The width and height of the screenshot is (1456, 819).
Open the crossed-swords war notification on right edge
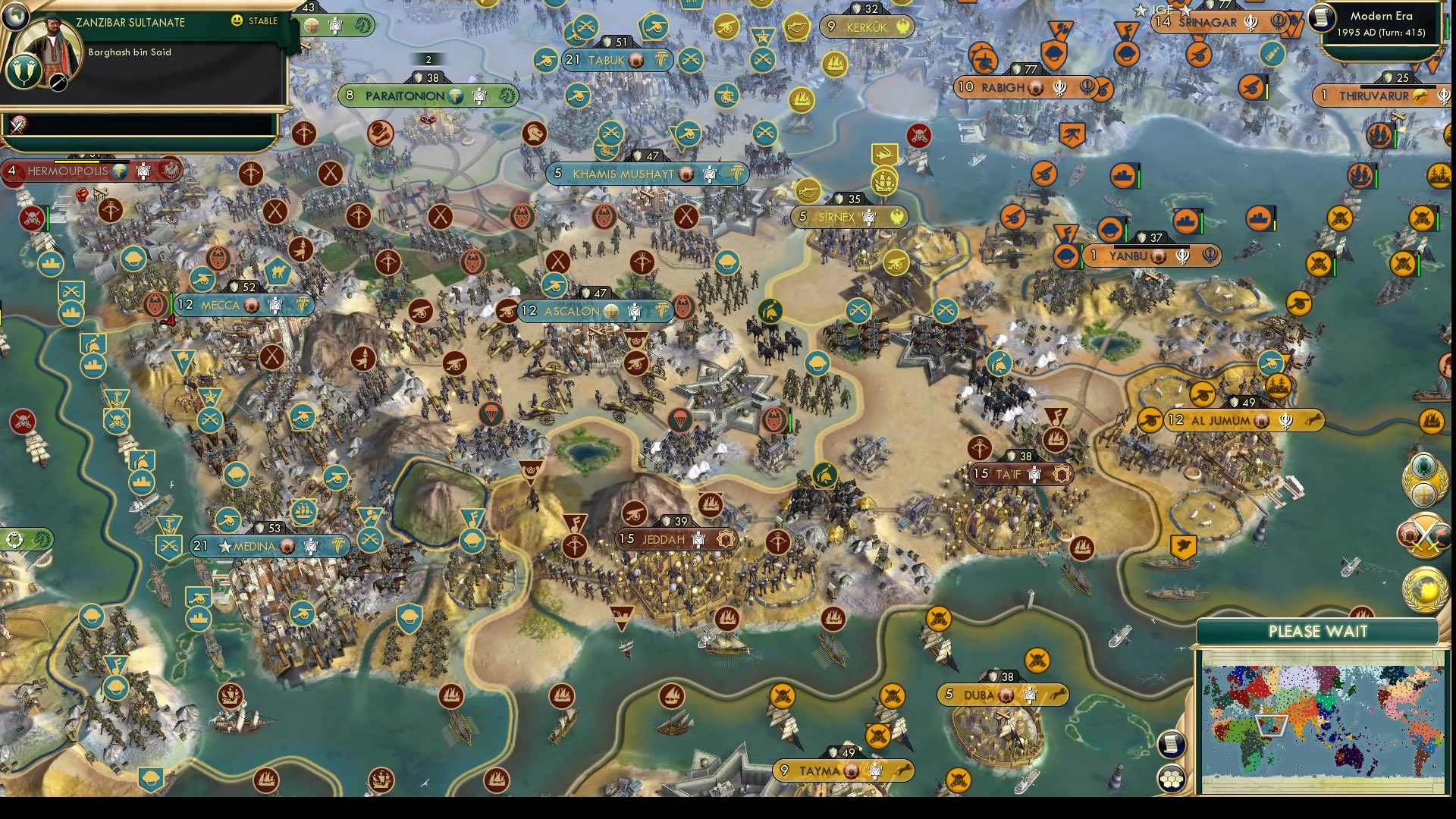click(x=1424, y=533)
